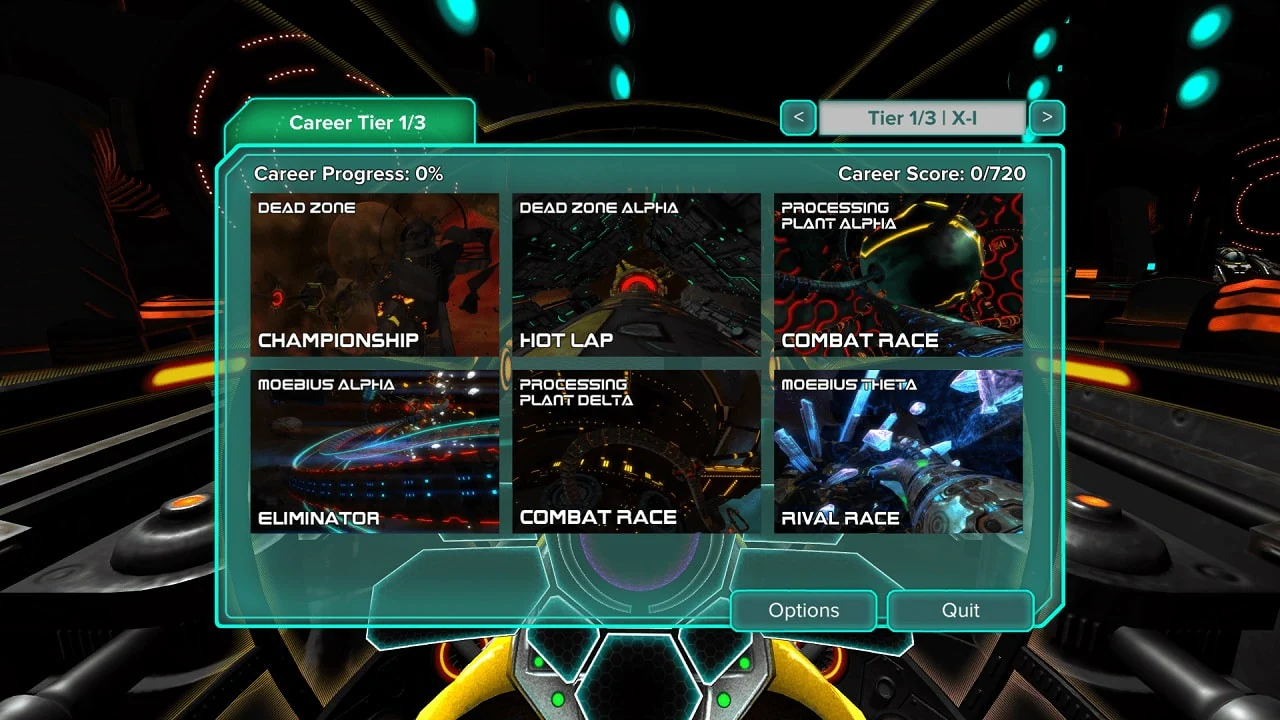Screen dimensions: 1280x720
Task: Open the Options menu
Action: [804, 610]
